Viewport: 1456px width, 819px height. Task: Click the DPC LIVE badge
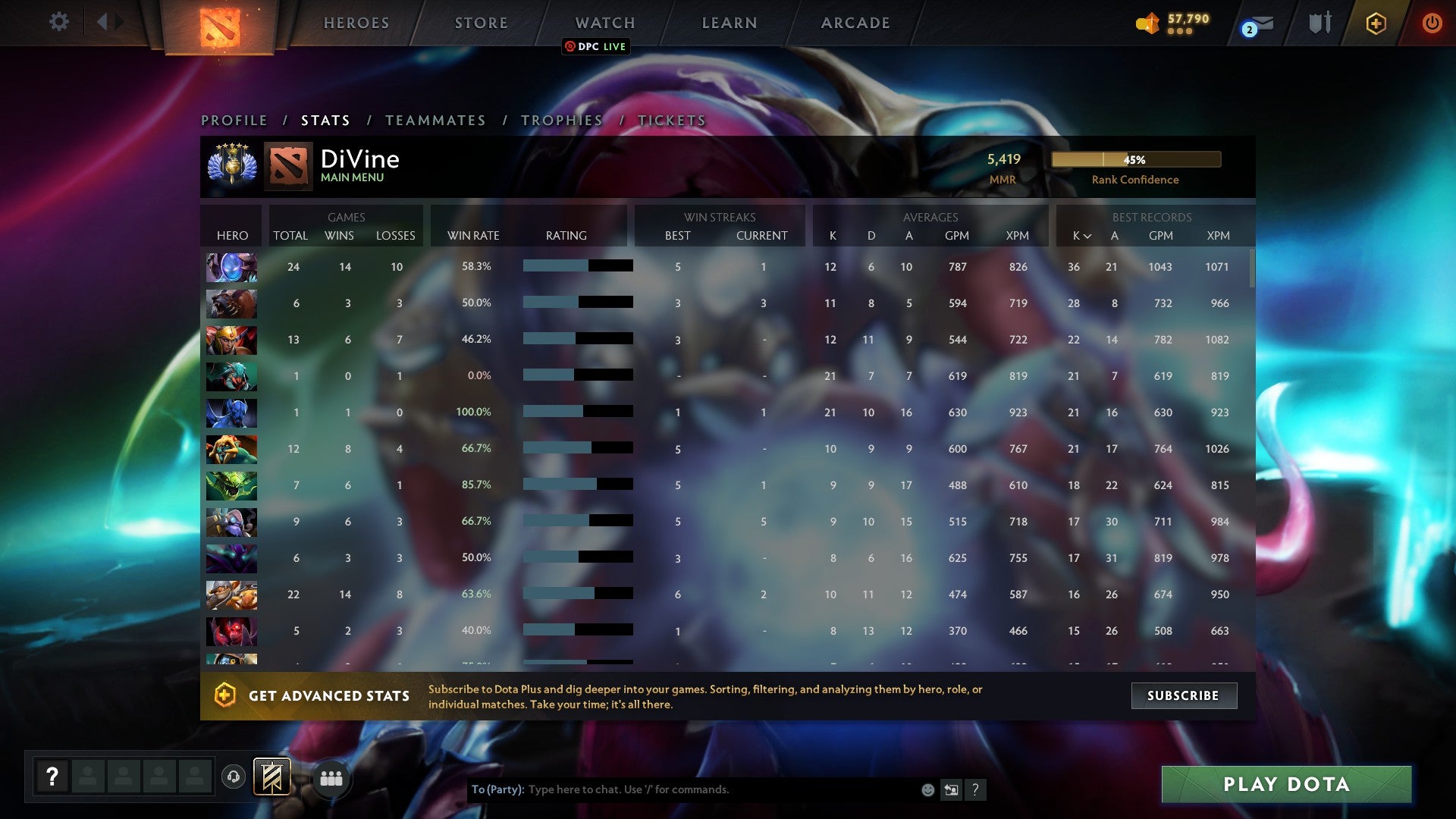595,46
